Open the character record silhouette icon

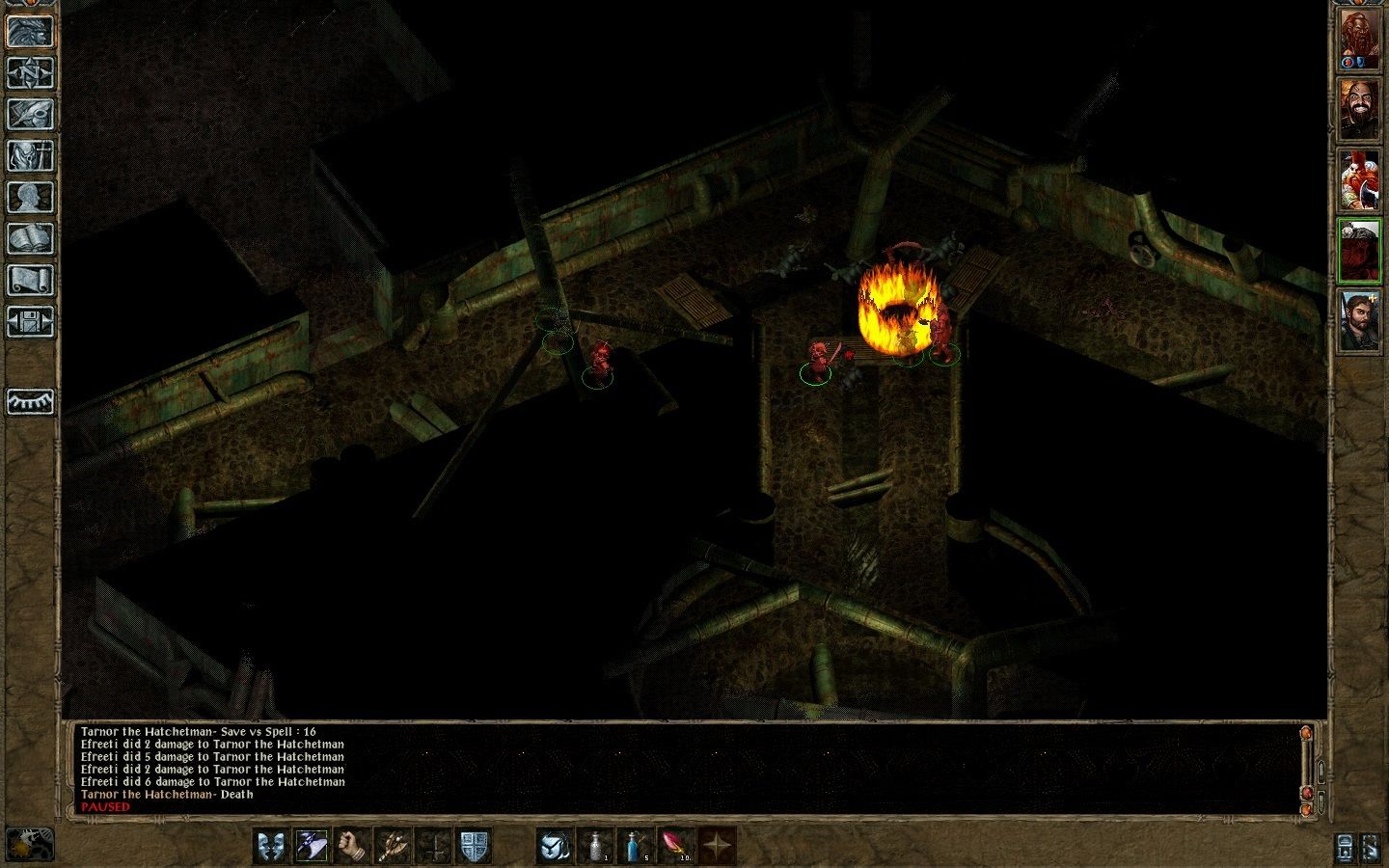[30, 197]
